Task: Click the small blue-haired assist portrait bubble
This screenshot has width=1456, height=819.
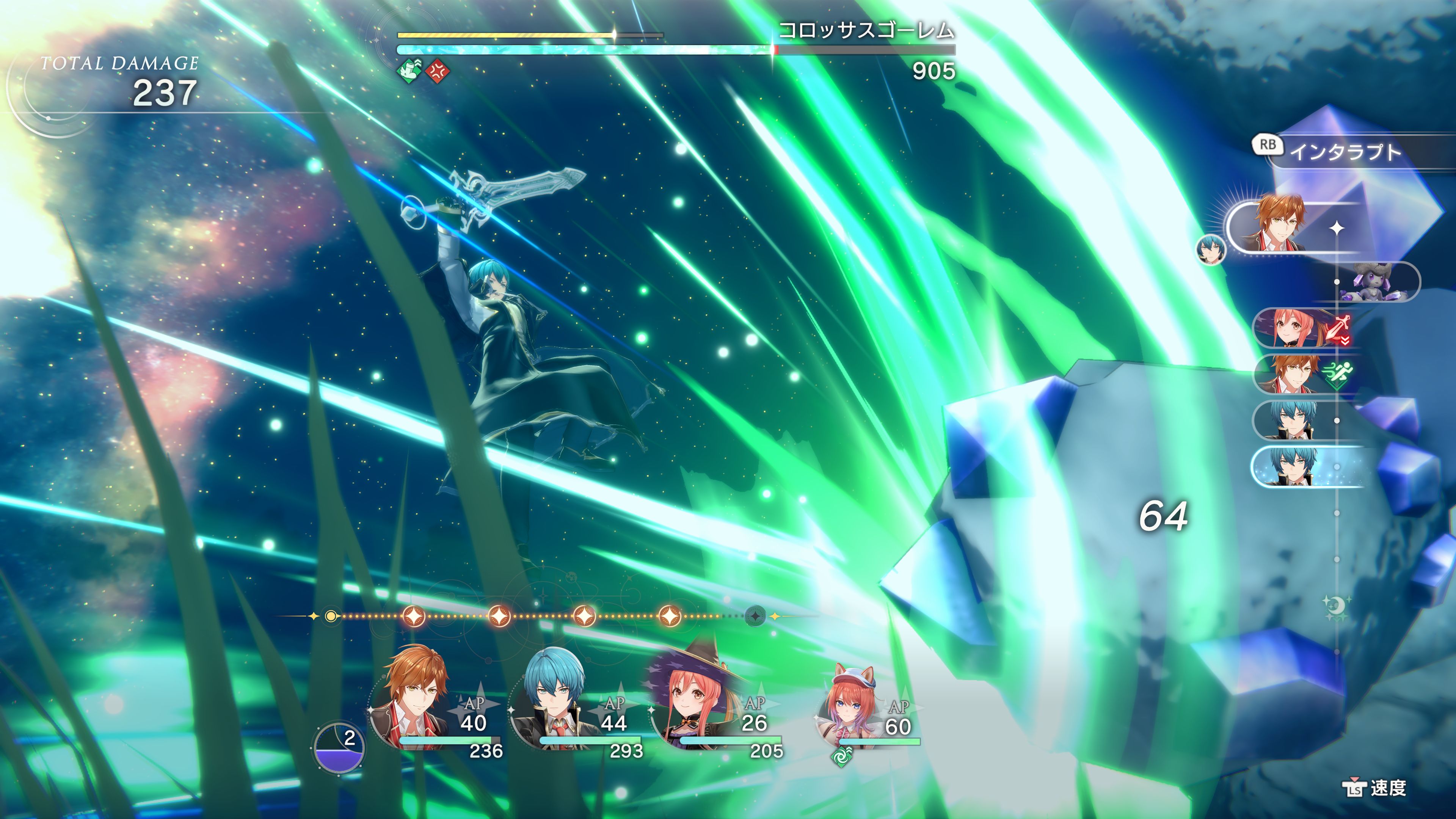Action: point(1211,250)
